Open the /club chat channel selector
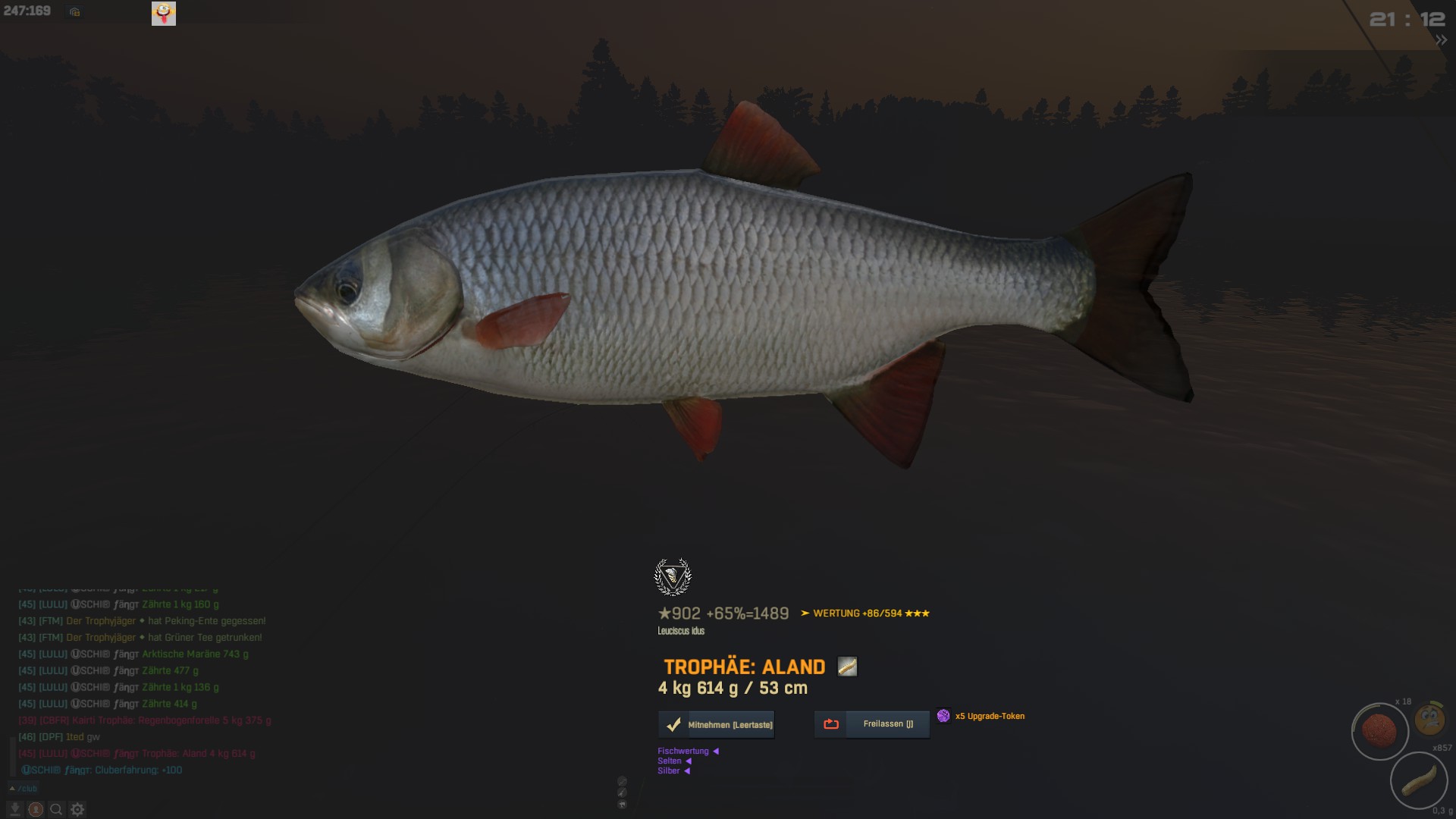Screen dimensions: 1456x819 24,789
